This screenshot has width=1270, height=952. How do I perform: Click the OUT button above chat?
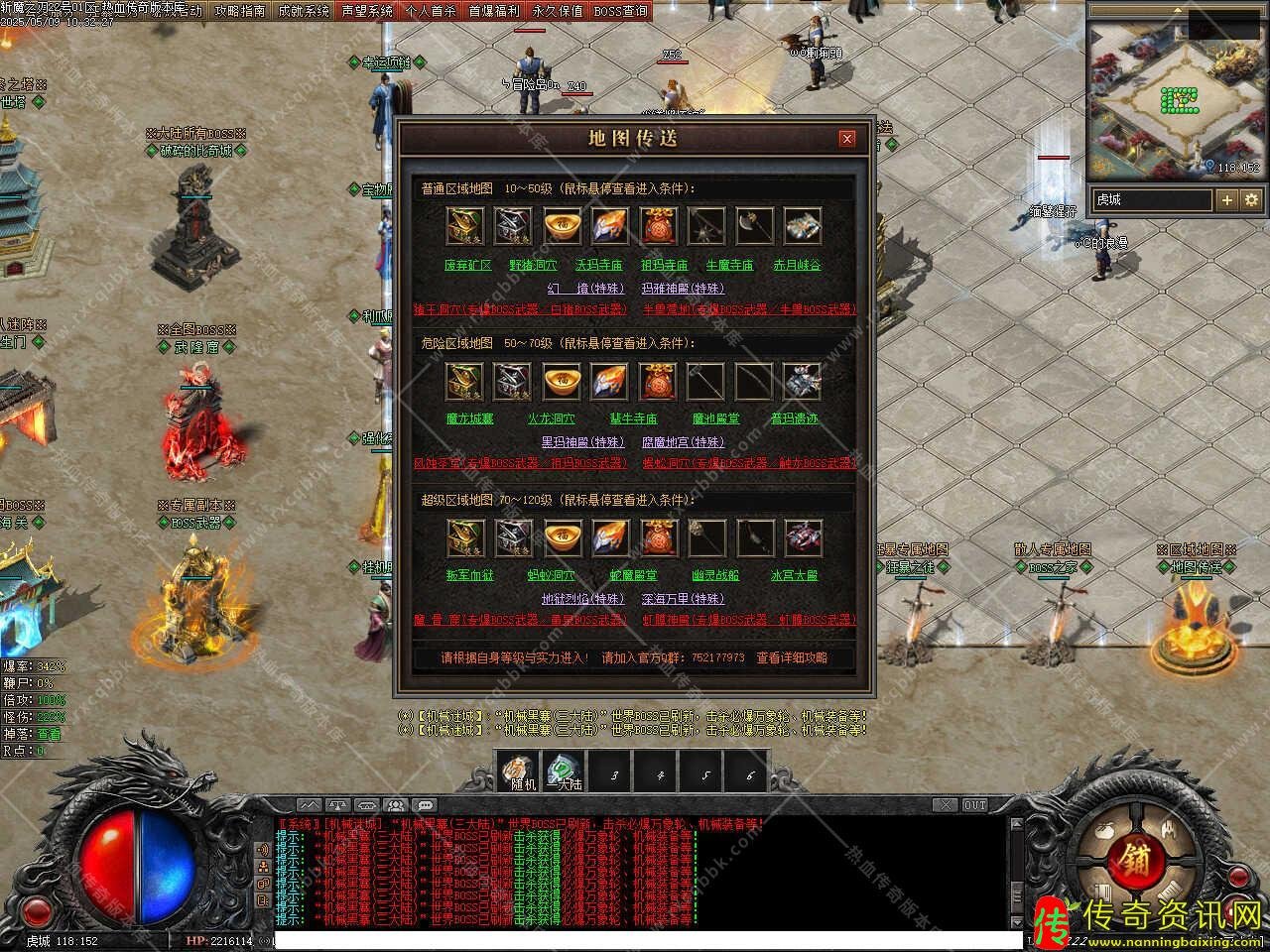(974, 805)
